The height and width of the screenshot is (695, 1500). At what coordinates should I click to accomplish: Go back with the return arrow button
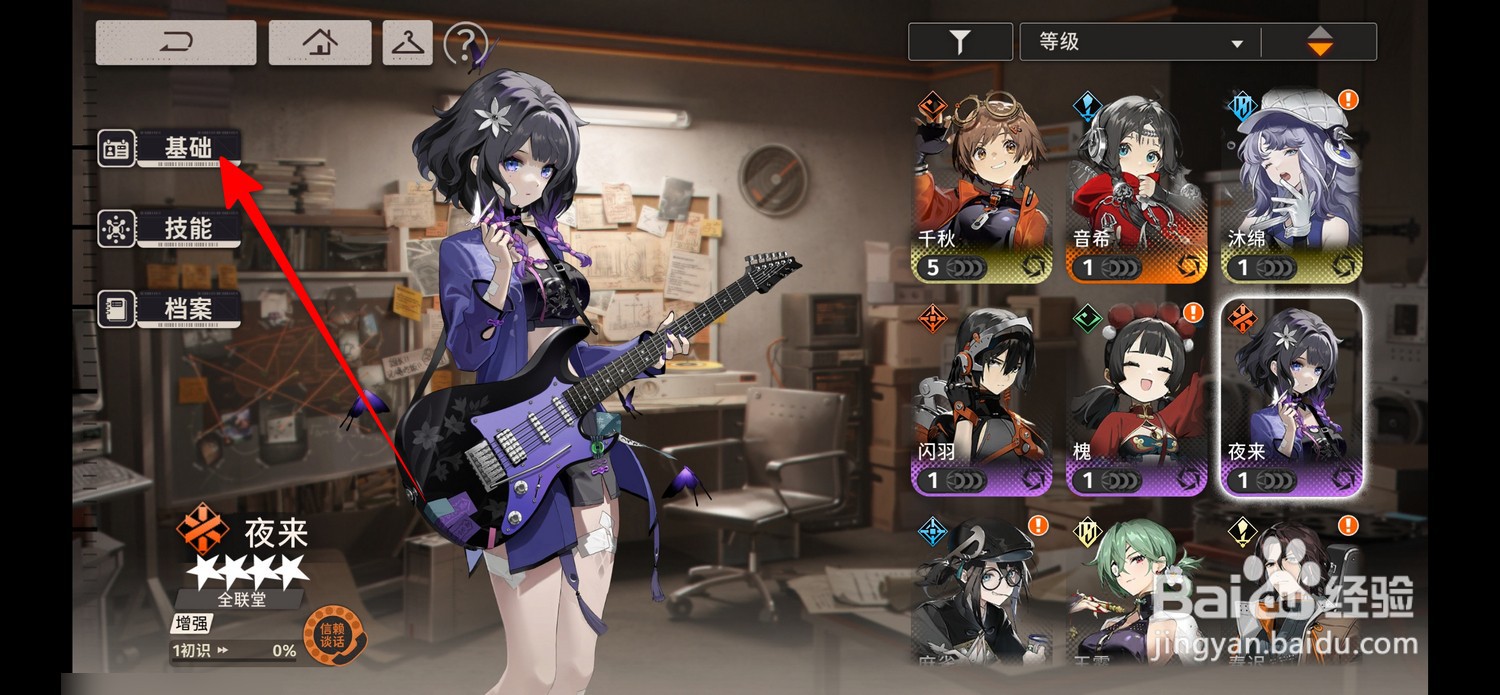(176, 43)
